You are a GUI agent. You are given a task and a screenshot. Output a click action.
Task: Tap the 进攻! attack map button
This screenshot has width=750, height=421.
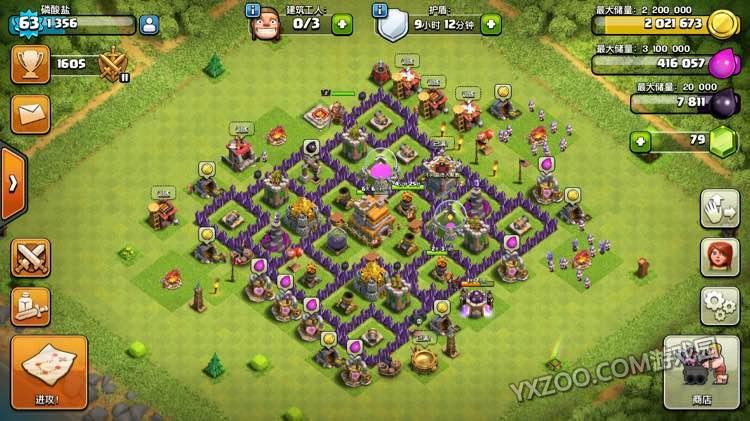49,371
